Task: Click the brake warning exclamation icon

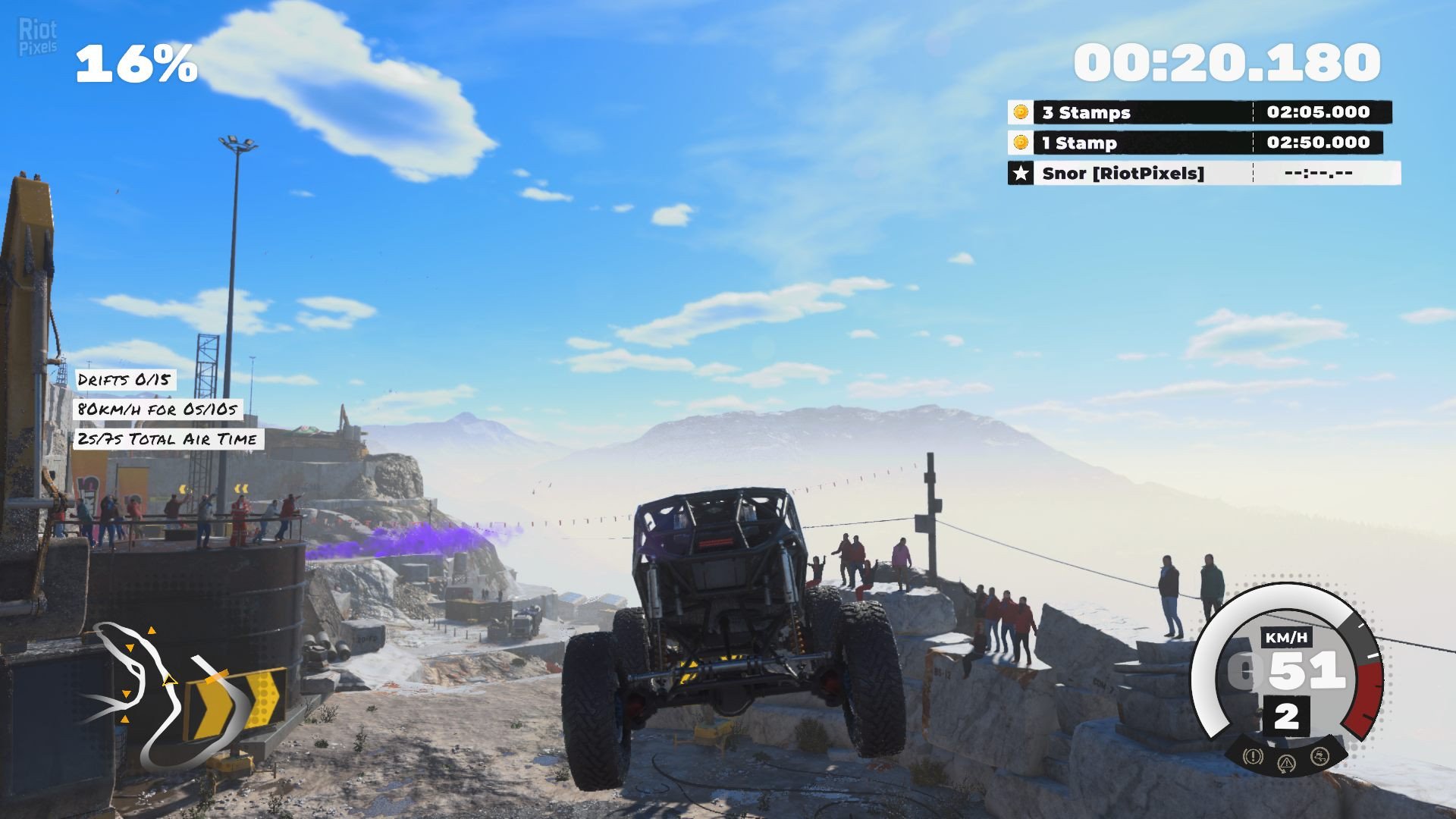Action: [1253, 756]
